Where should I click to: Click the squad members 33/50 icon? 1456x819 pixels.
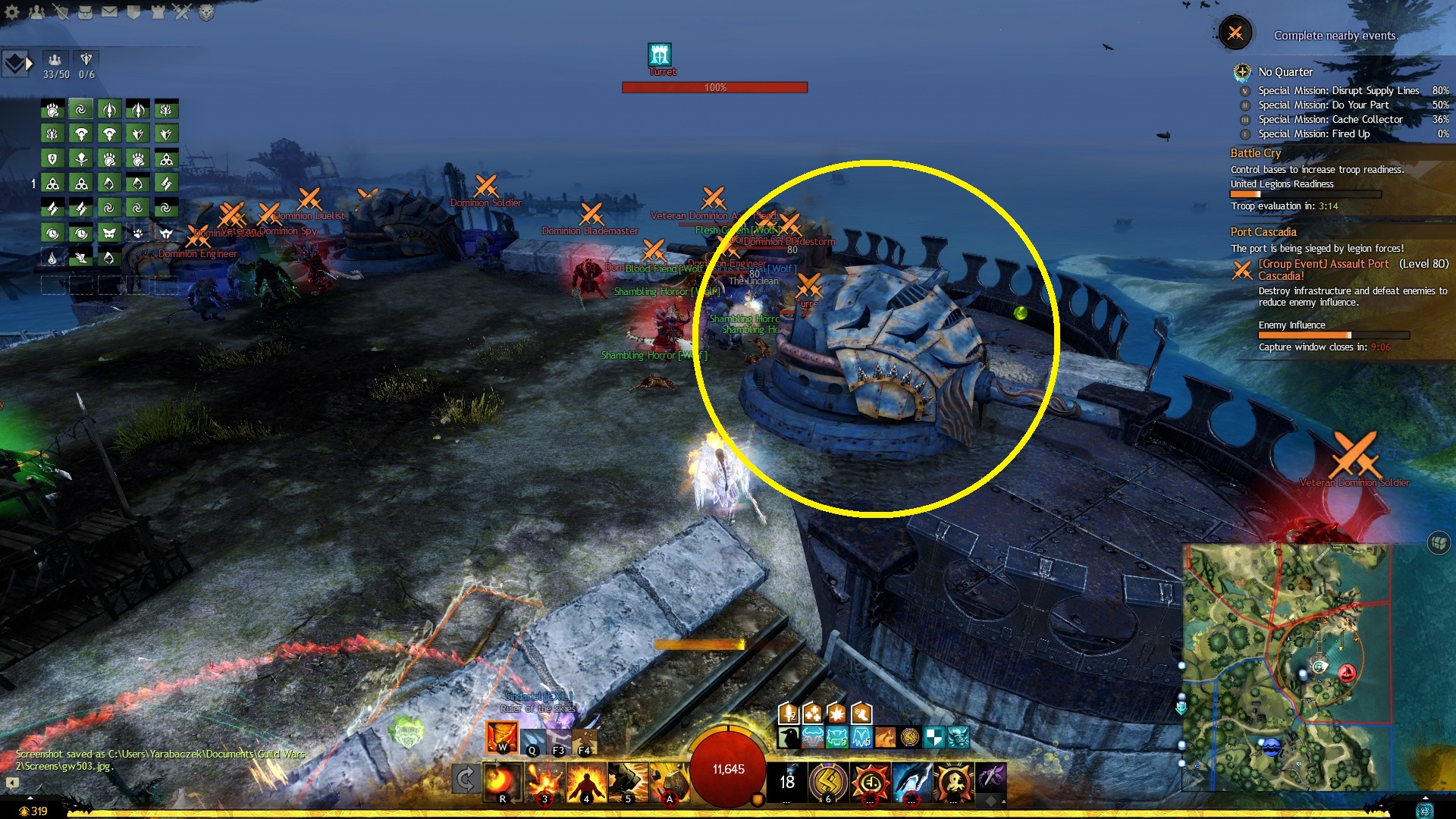(55, 60)
